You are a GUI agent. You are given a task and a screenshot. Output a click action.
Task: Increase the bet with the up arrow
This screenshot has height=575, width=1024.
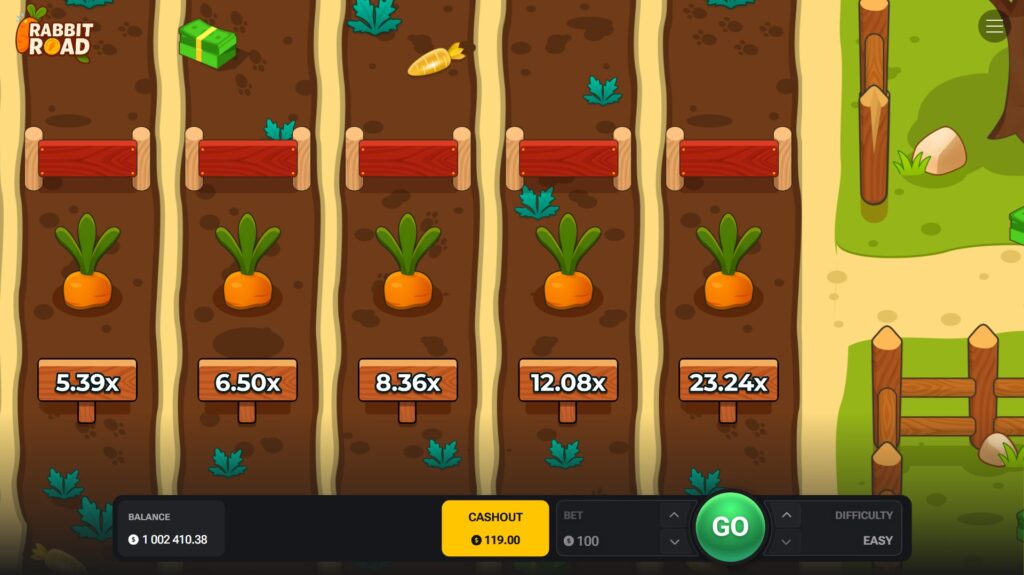click(674, 516)
